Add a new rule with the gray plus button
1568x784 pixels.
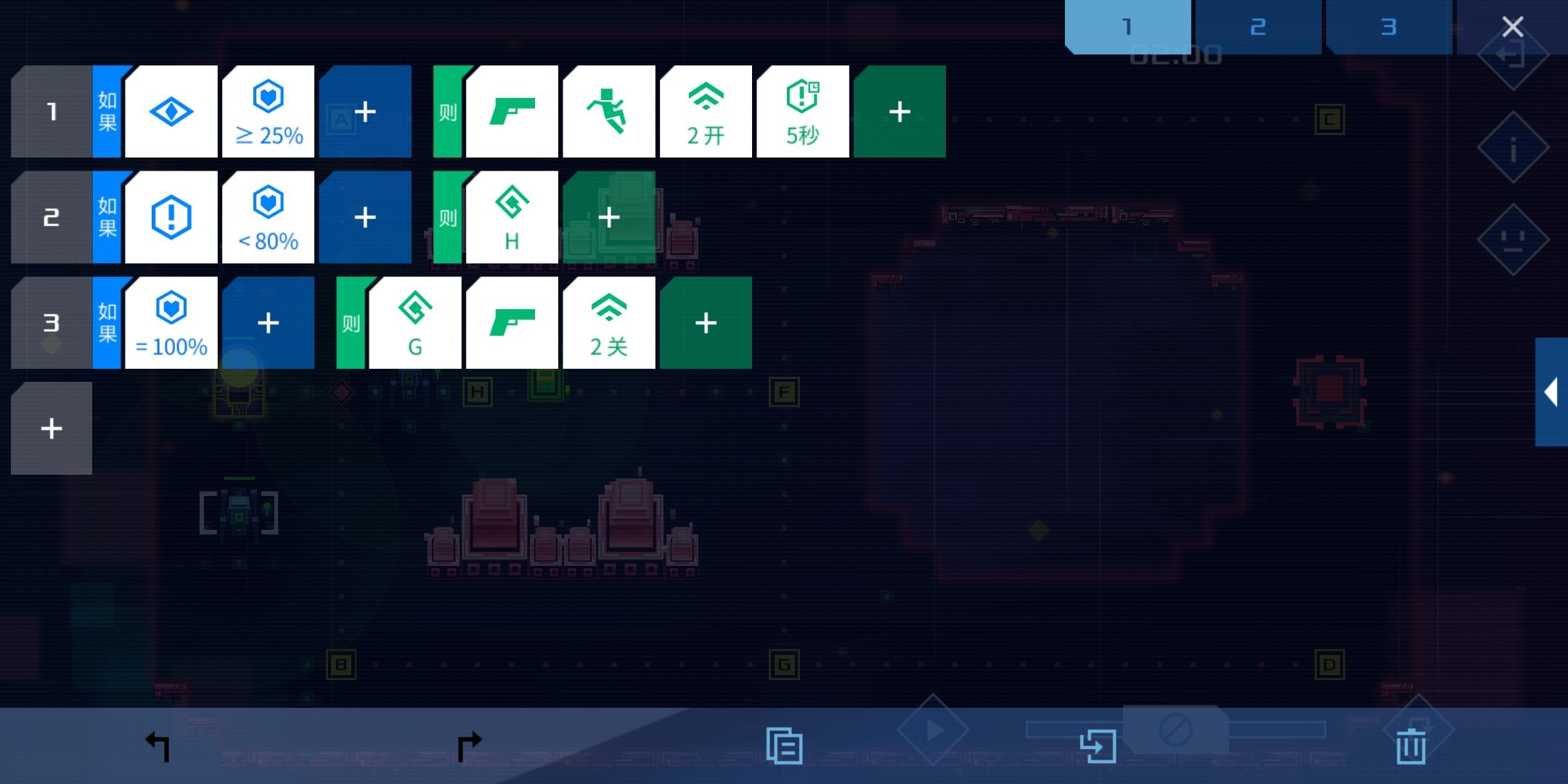coord(51,428)
